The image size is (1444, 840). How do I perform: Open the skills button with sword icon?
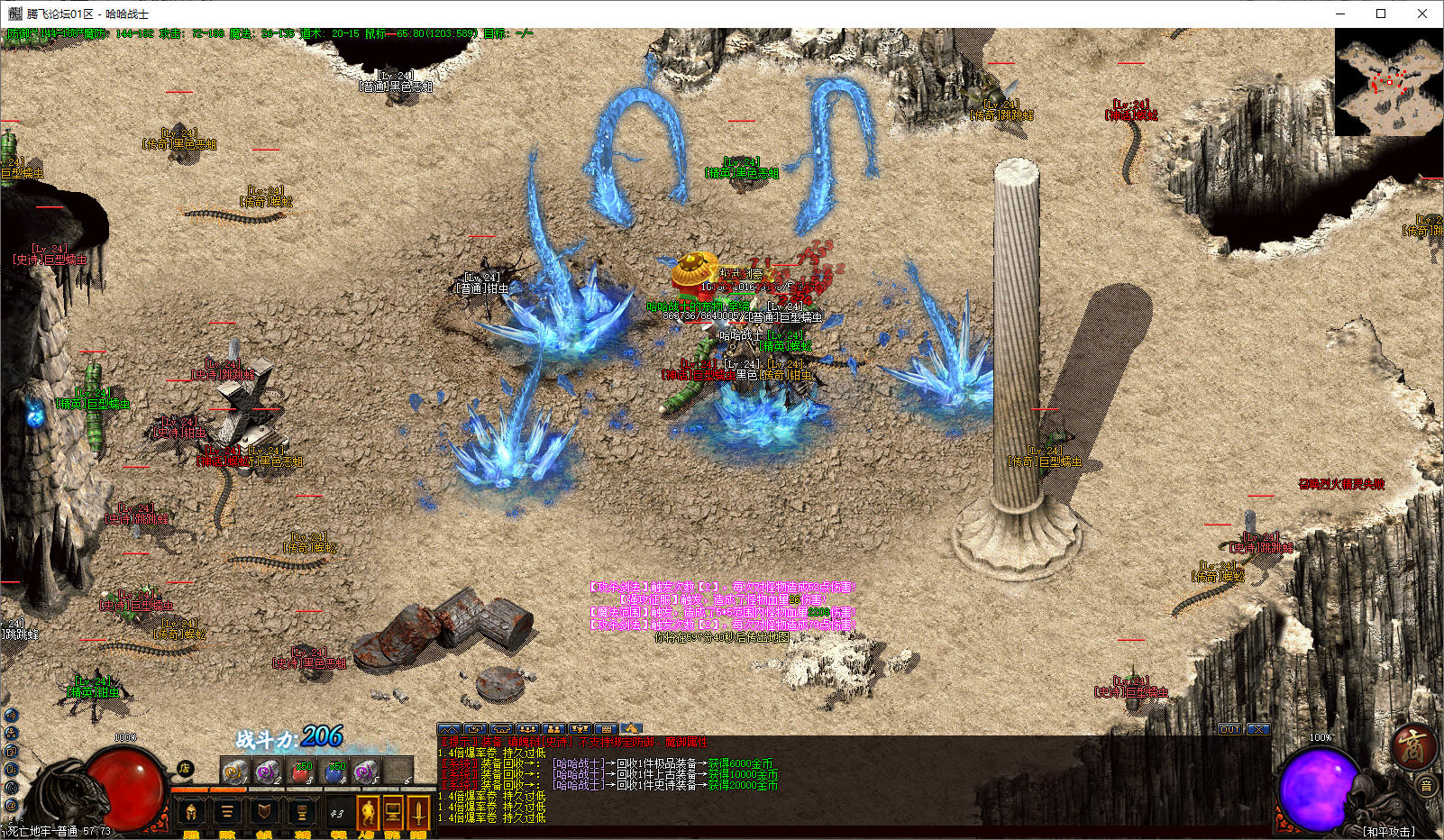click(x=418, y=813)
